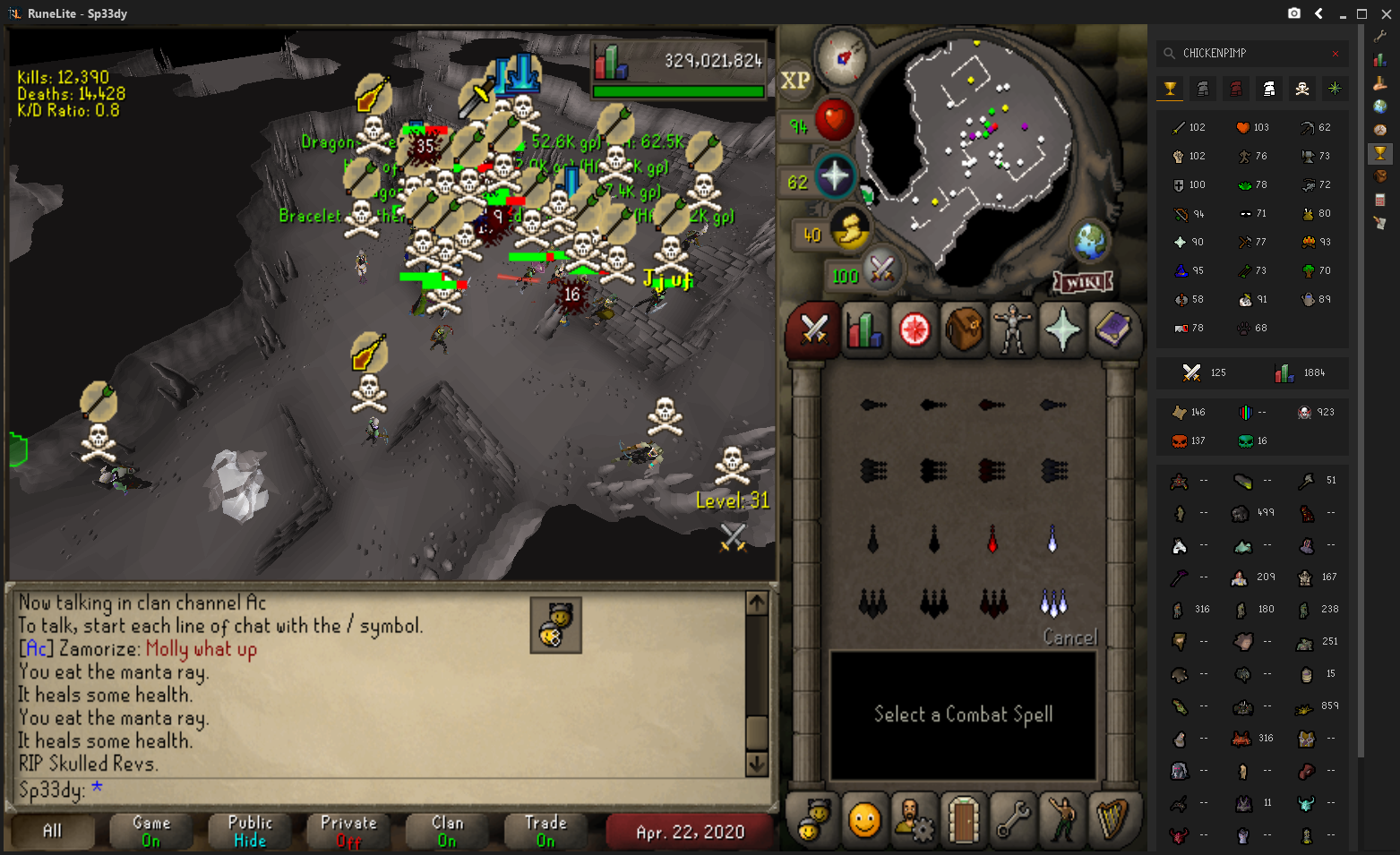Open the Quest list tab
Screen dimensions: 1400x855
coord(915,330)
